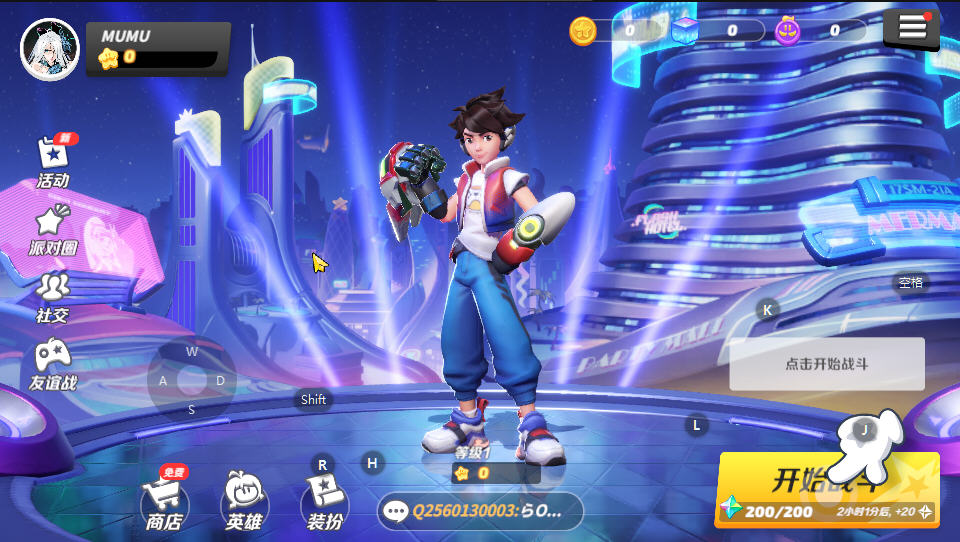960x542 pixels.
Task: Click the purple medal currency icon
Action: pos(788,31)
